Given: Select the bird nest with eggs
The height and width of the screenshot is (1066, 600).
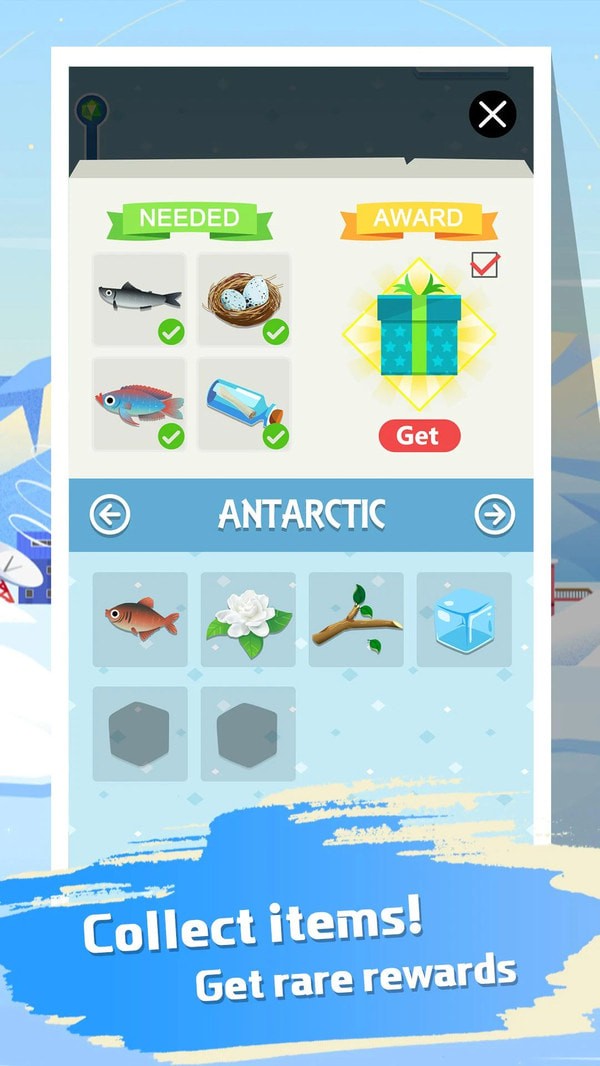Looking at the screenshot, I should 243,299.
